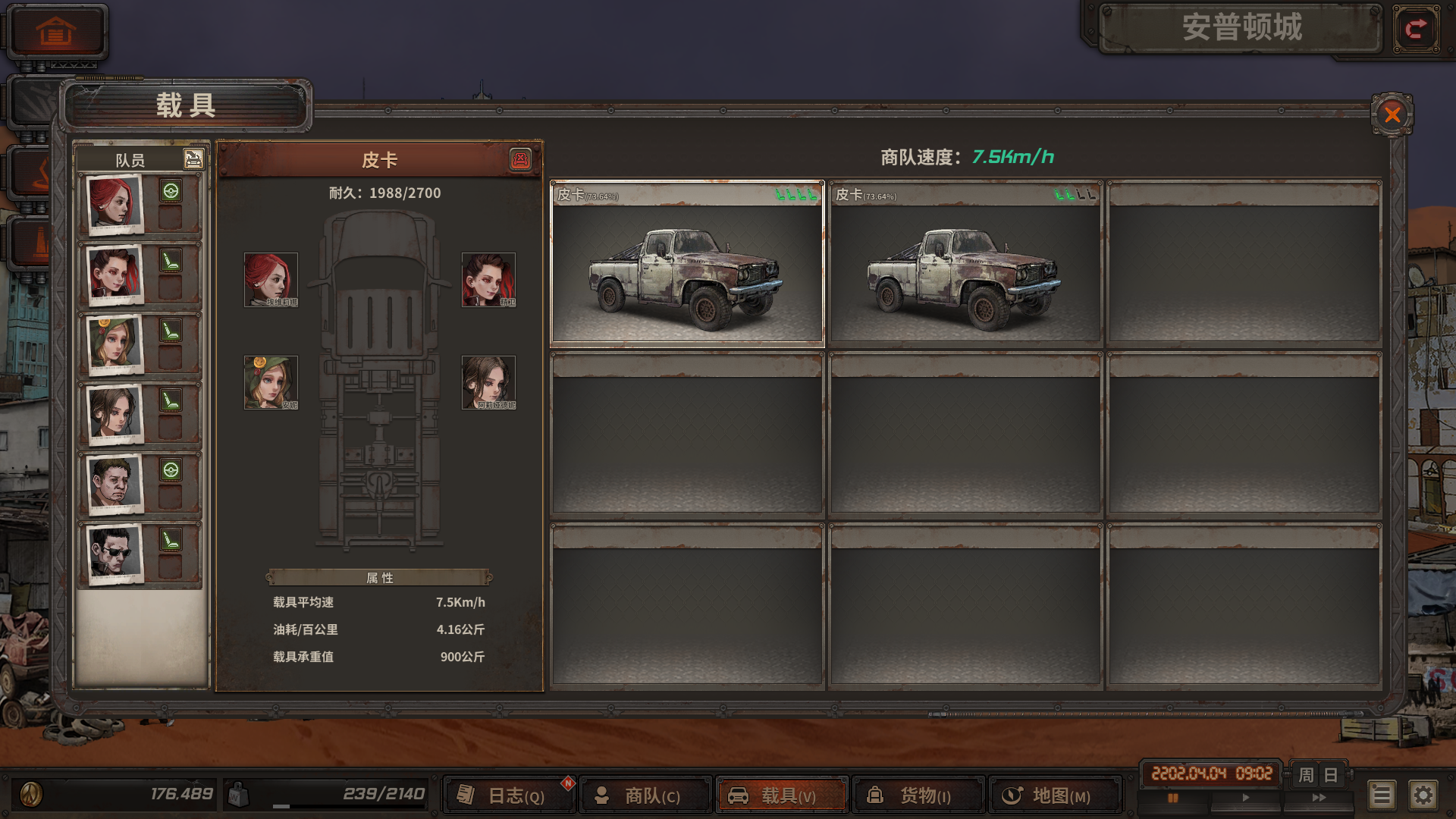The image size is (1456, 819).
Task: Open the 地图(M) tab
Action: [x=1054, y=795]
